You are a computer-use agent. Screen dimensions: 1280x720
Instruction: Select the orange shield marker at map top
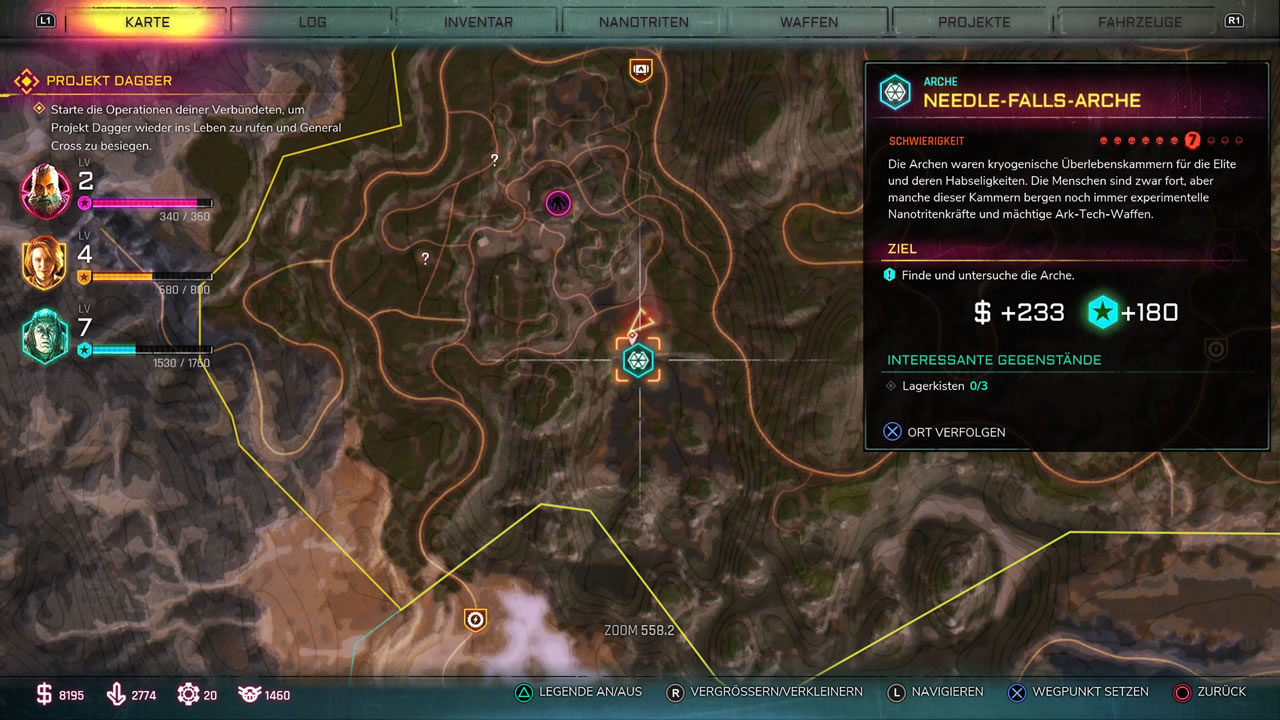pos(640,69)
